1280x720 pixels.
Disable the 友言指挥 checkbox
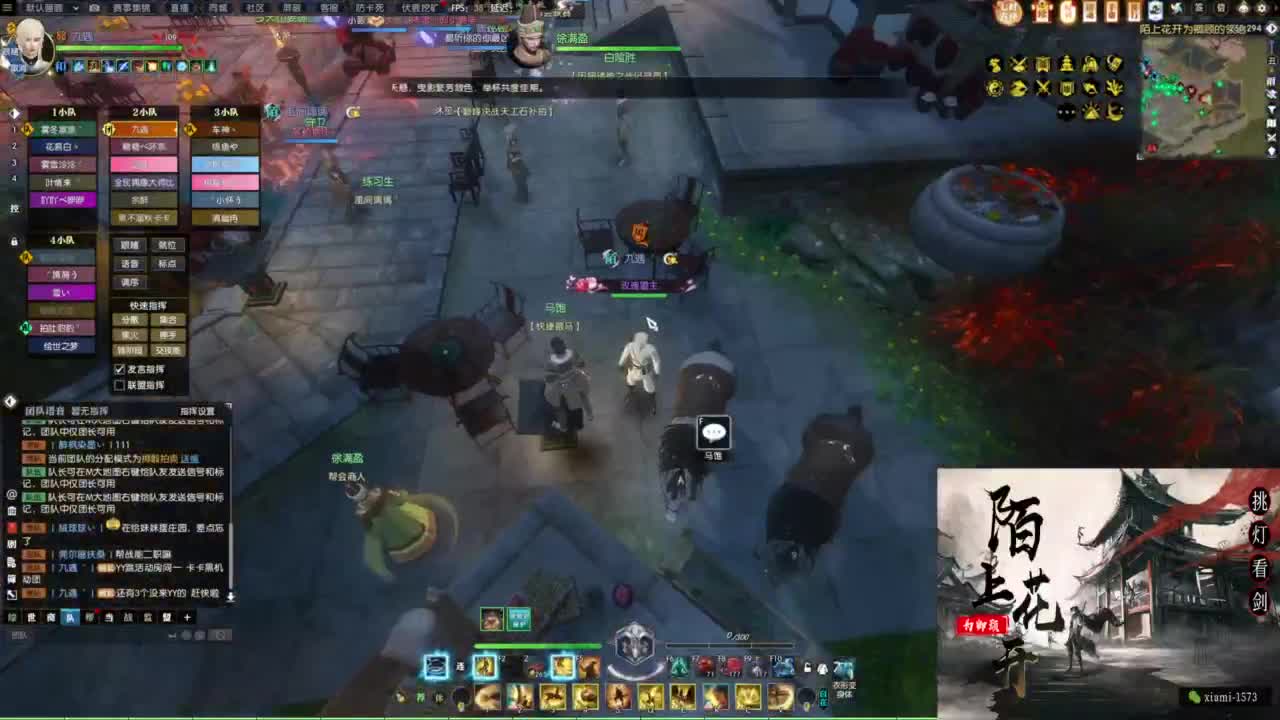coord(120,369)
